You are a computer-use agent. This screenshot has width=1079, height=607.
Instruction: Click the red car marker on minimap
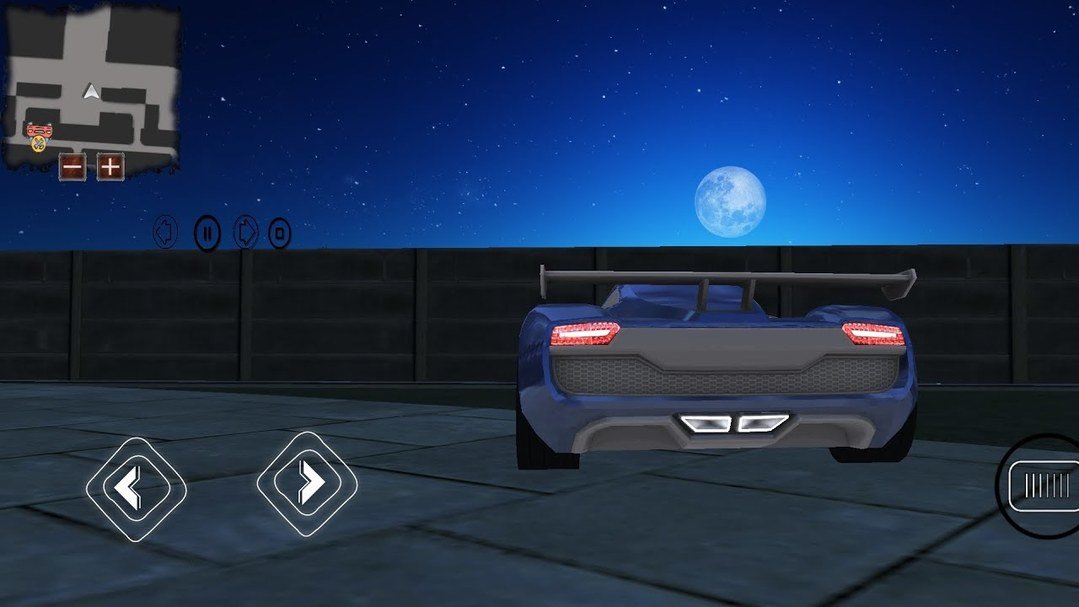(x=38, y=130)
